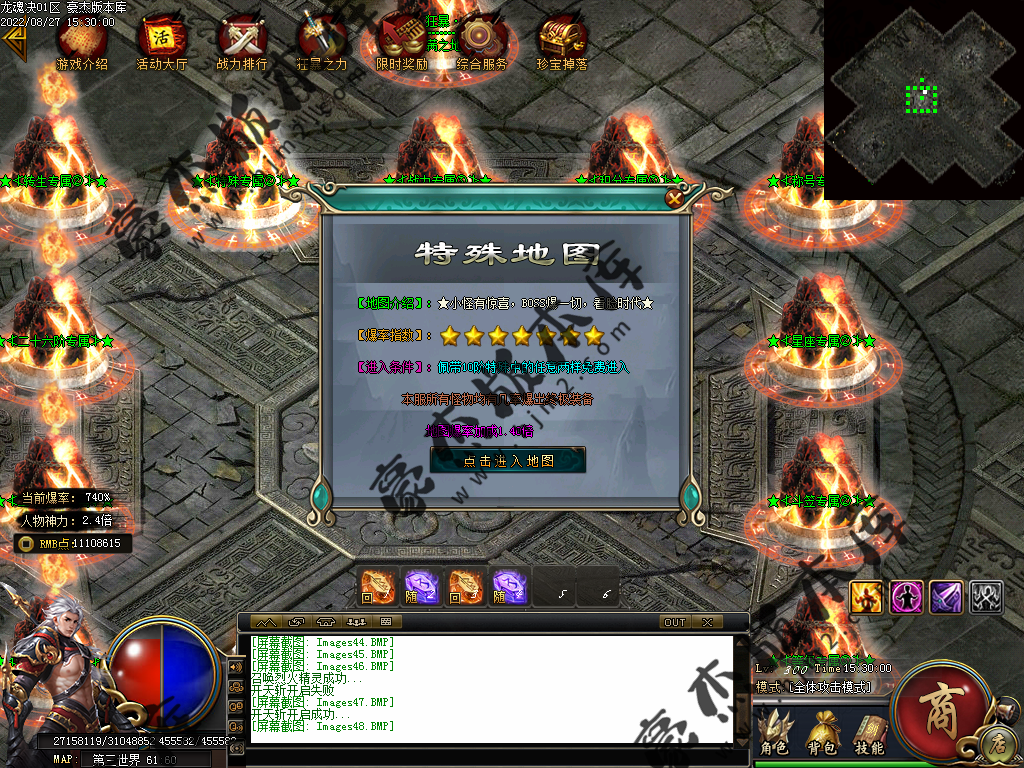This screenshot has width=1024, height=768.
Task: Open the 技能 skills book
Action: click(x=869, y=733)
